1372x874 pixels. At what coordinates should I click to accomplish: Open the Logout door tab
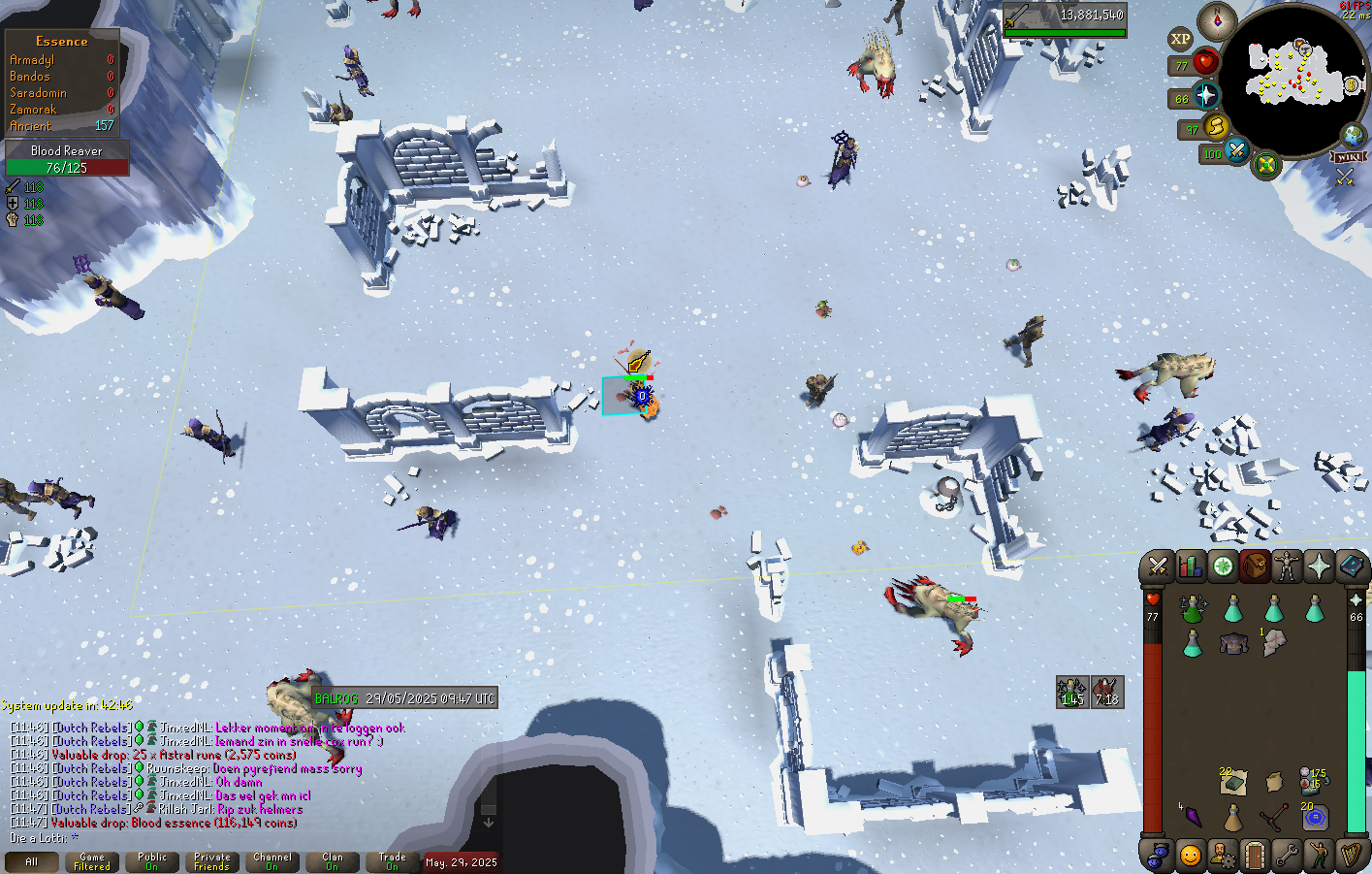click(1255, 856)
